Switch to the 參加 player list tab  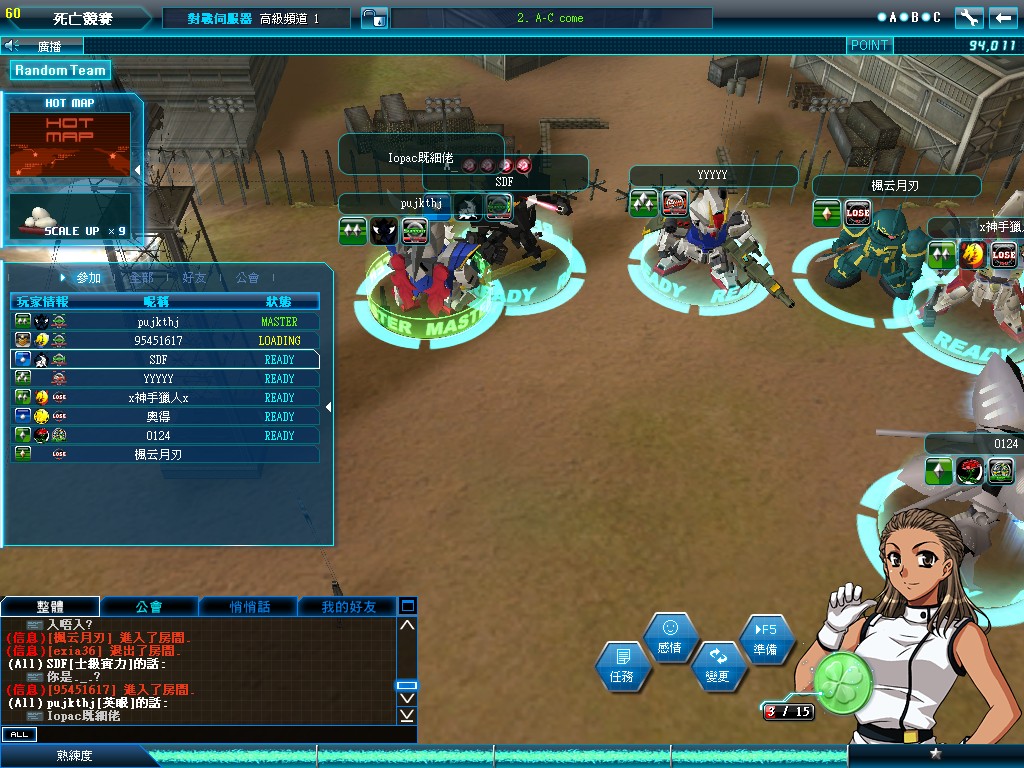tap(88, 278)
